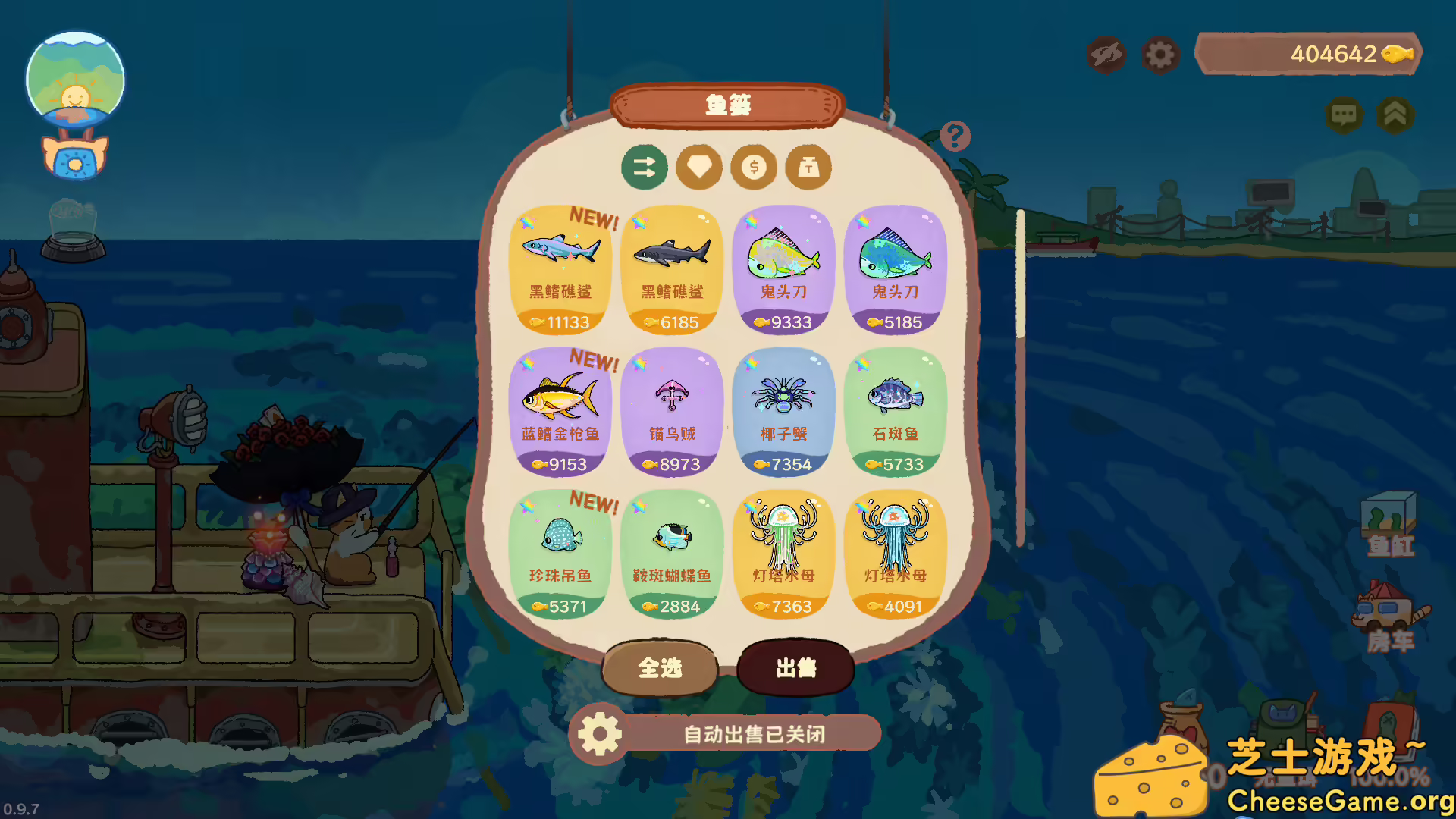1456x819 pixels.
Task: Click the question mark help icon
Action: [954, 134]
